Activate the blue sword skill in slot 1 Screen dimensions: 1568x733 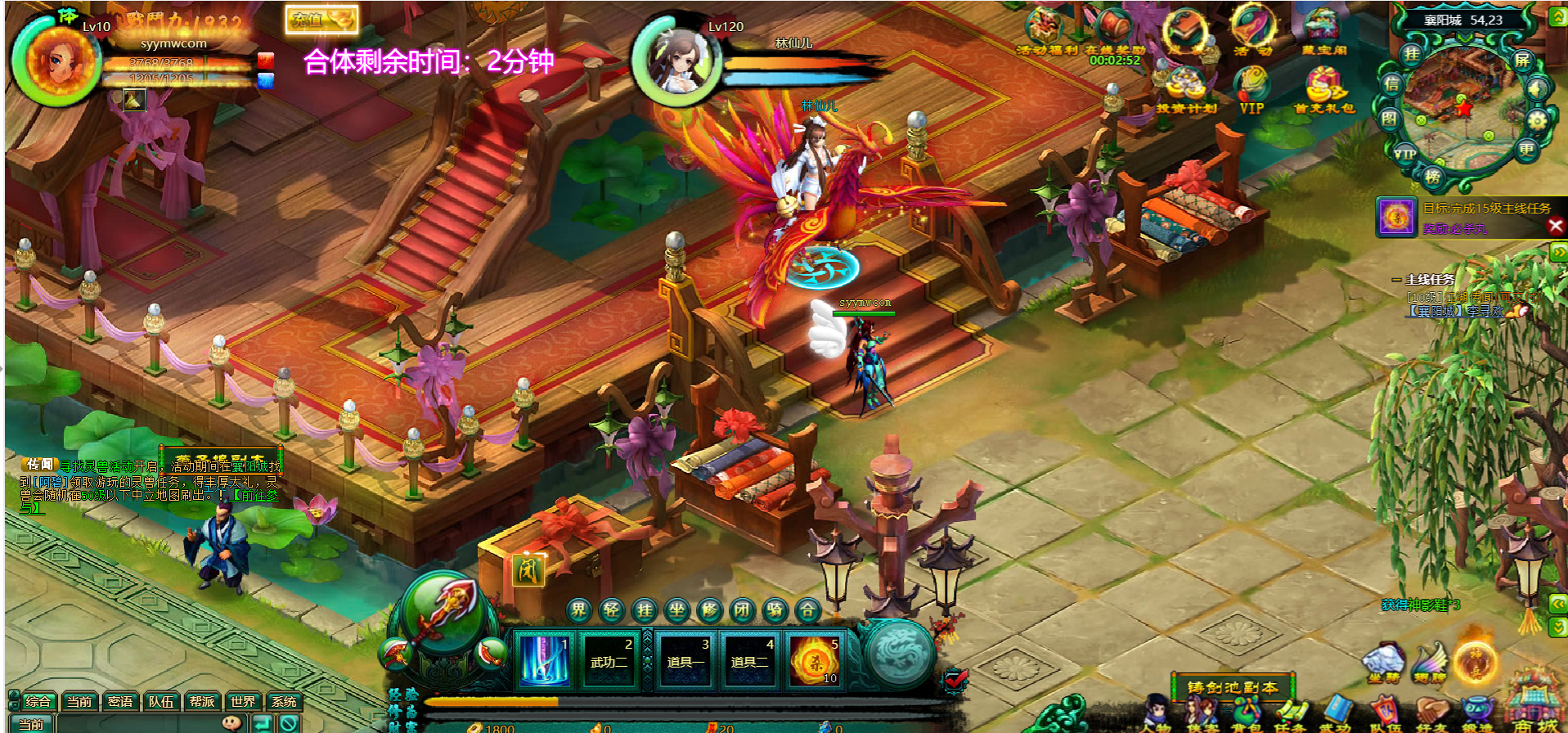tap(544, 659)
